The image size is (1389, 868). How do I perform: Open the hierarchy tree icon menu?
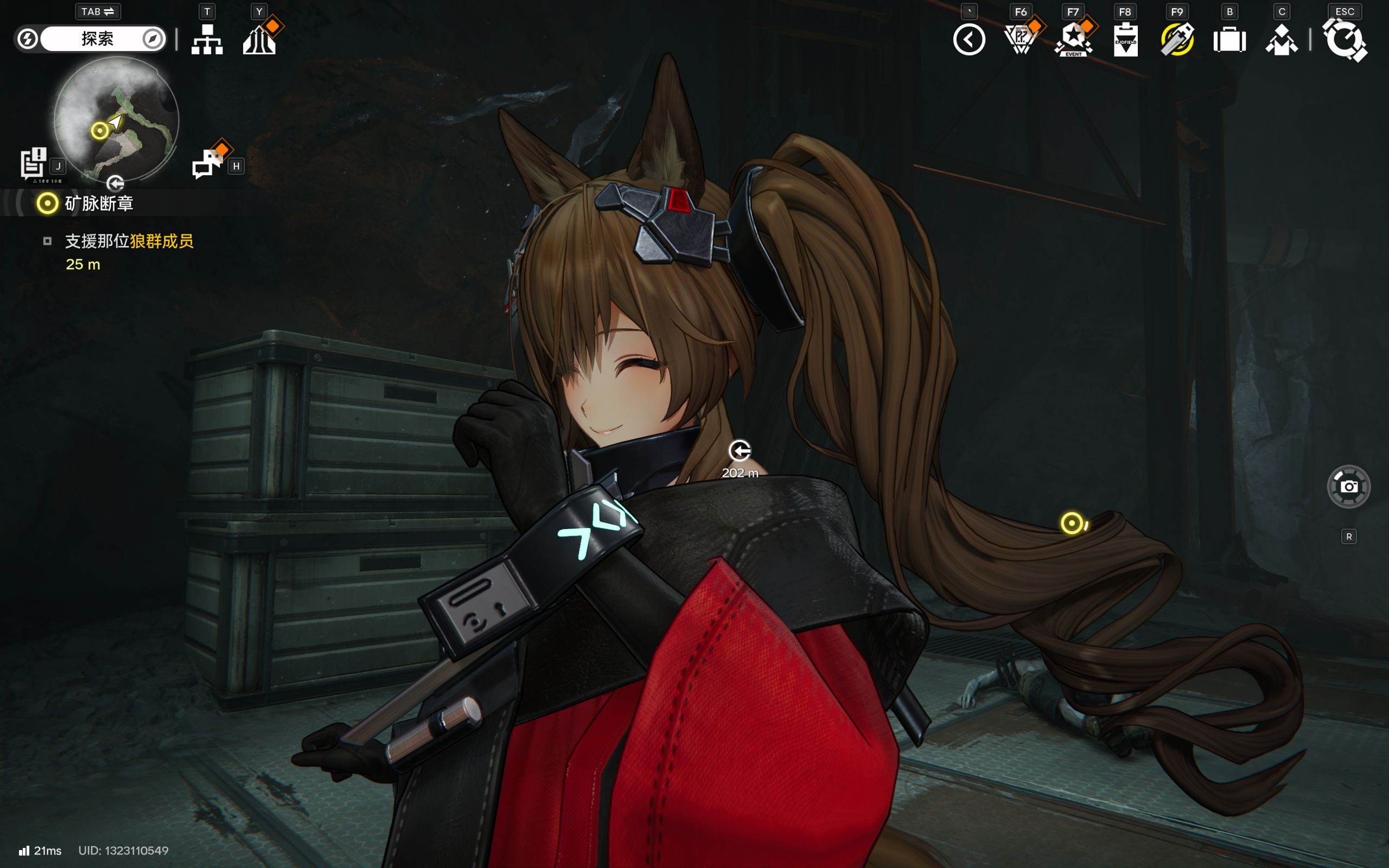pyautogui.click(x=207, y=40)
